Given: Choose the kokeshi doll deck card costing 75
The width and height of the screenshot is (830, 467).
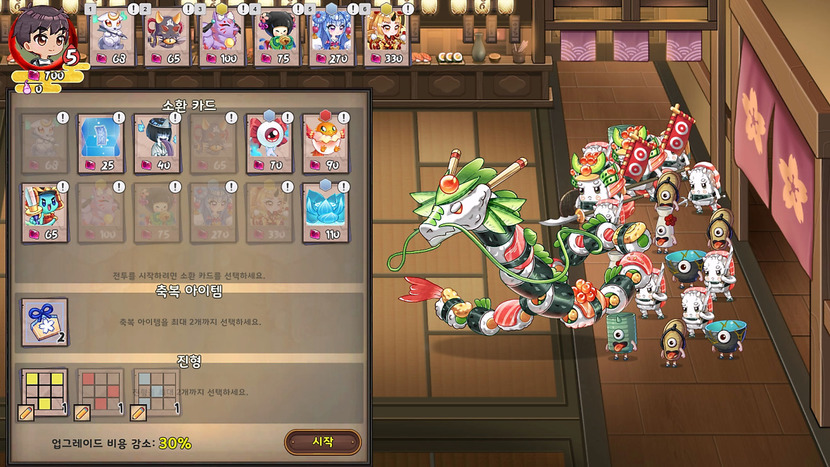Looking at the screenshot, I should (x=277, y=36).
